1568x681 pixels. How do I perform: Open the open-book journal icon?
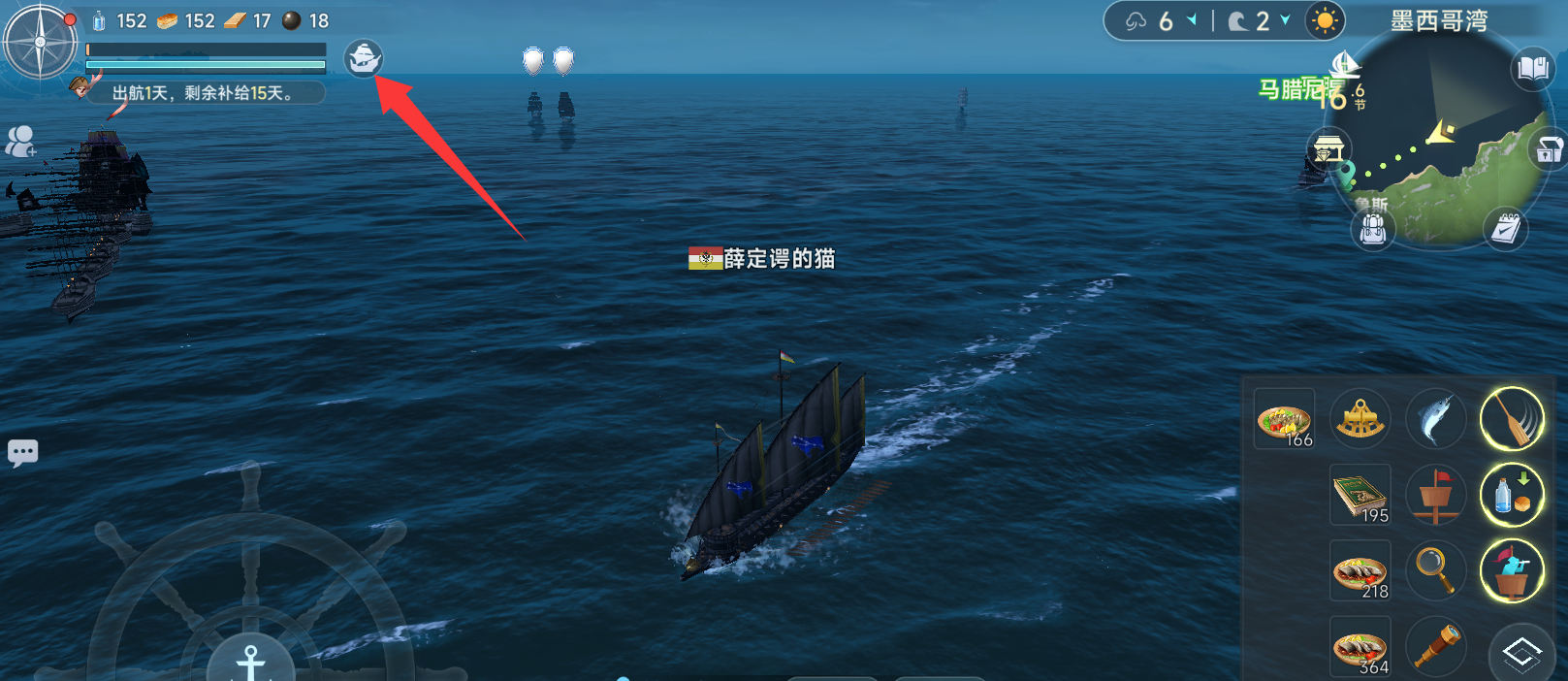[1532, 69]
